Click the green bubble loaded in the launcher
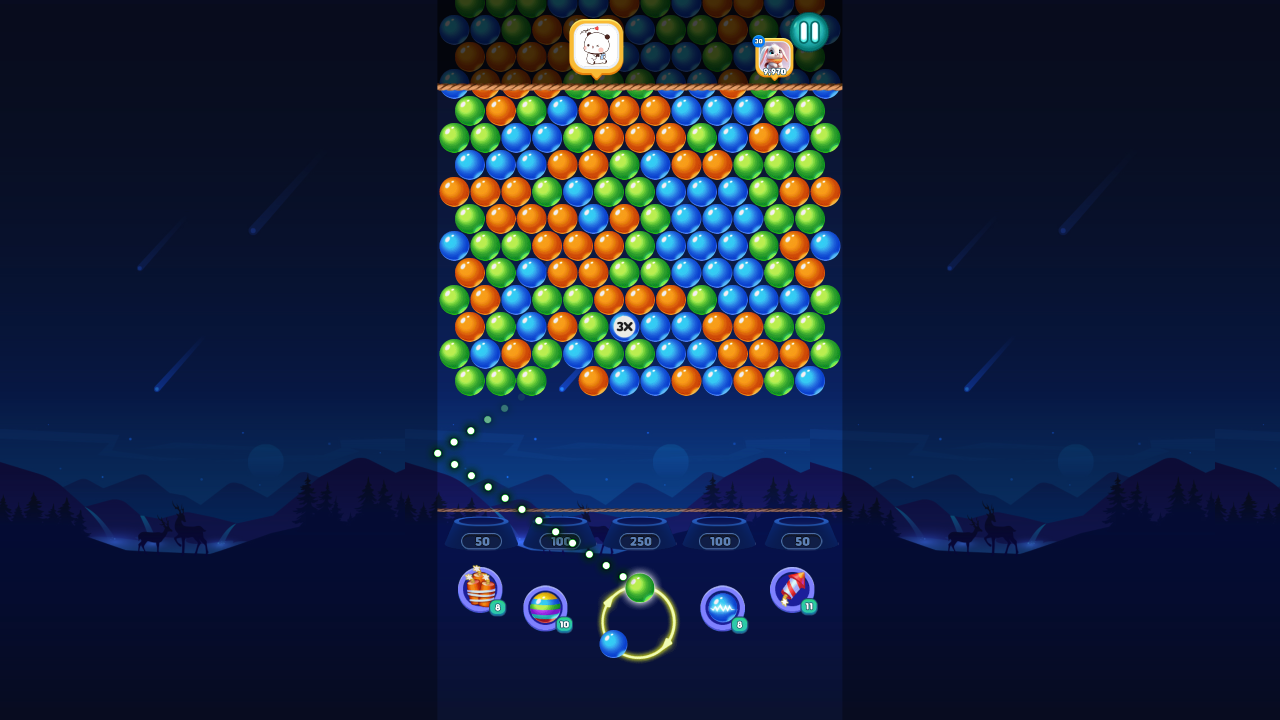The width and height of the screenshot is (1280, 720). point(641,590)
